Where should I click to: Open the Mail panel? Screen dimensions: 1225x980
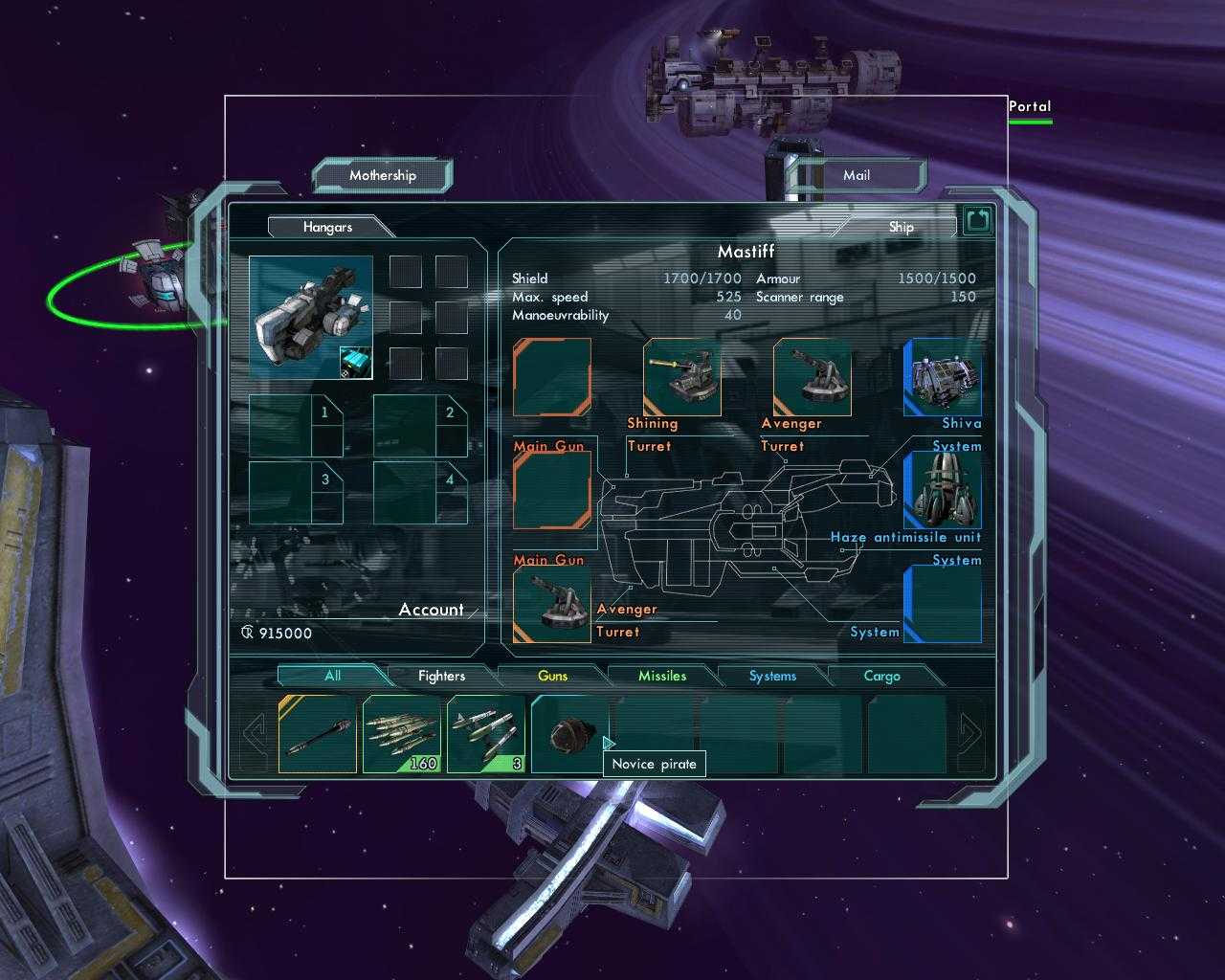[856, 175]
